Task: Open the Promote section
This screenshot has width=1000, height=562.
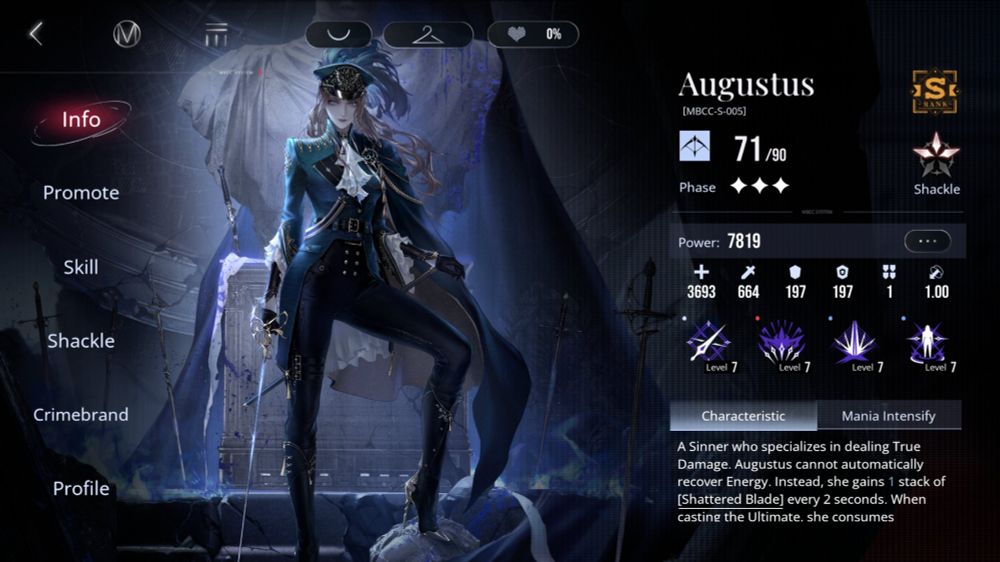Action: pyautogui.click(x=81, y=193)
